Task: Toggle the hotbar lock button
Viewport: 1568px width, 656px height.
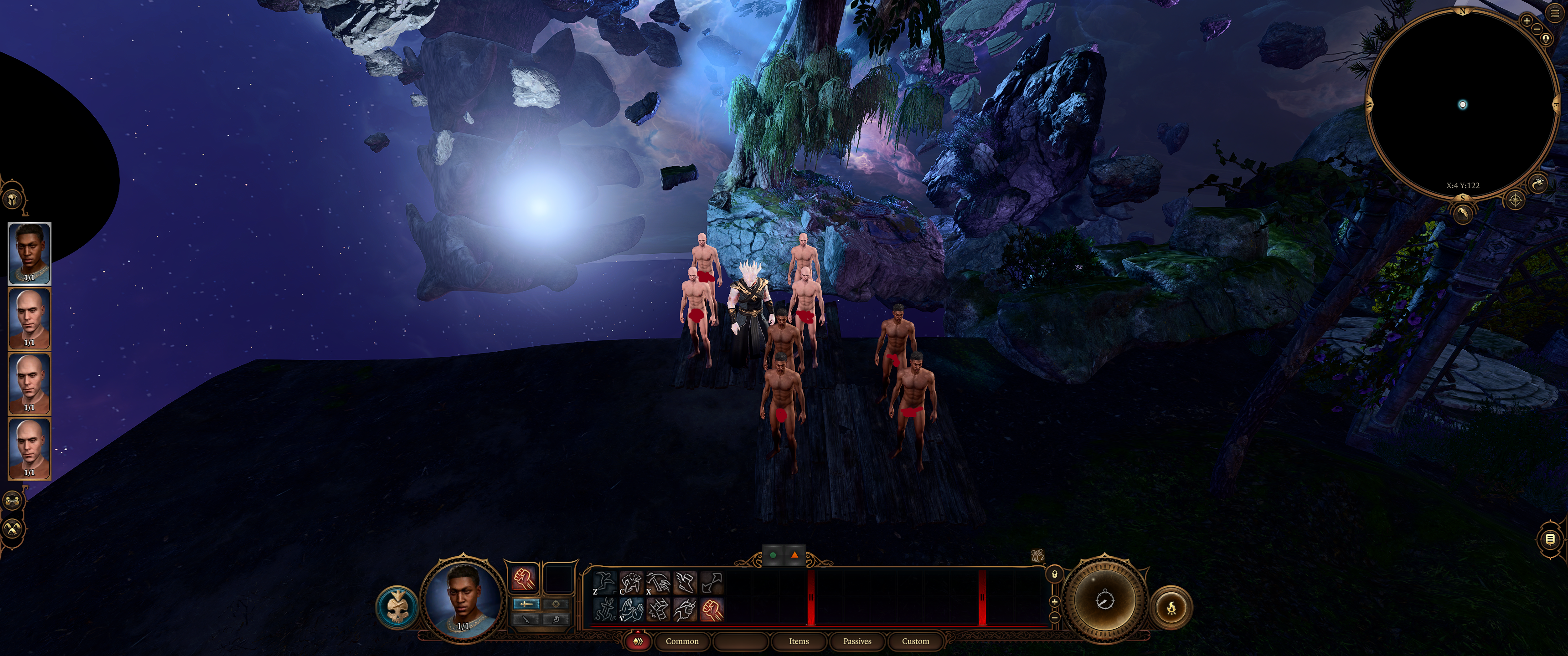Action: tap(1054, 573)
